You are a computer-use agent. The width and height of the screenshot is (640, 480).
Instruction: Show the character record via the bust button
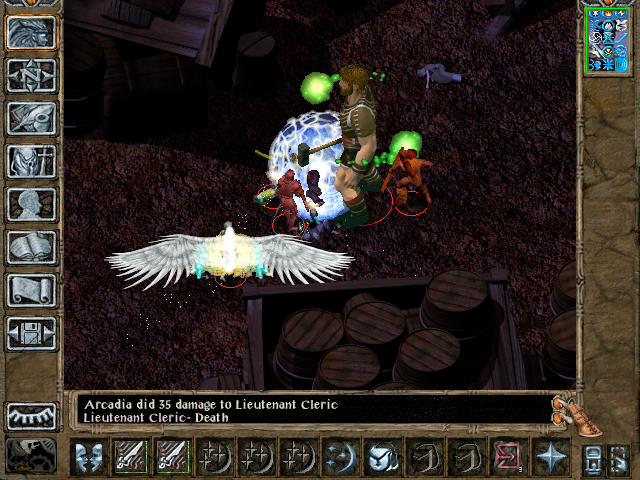pos(31,204)
